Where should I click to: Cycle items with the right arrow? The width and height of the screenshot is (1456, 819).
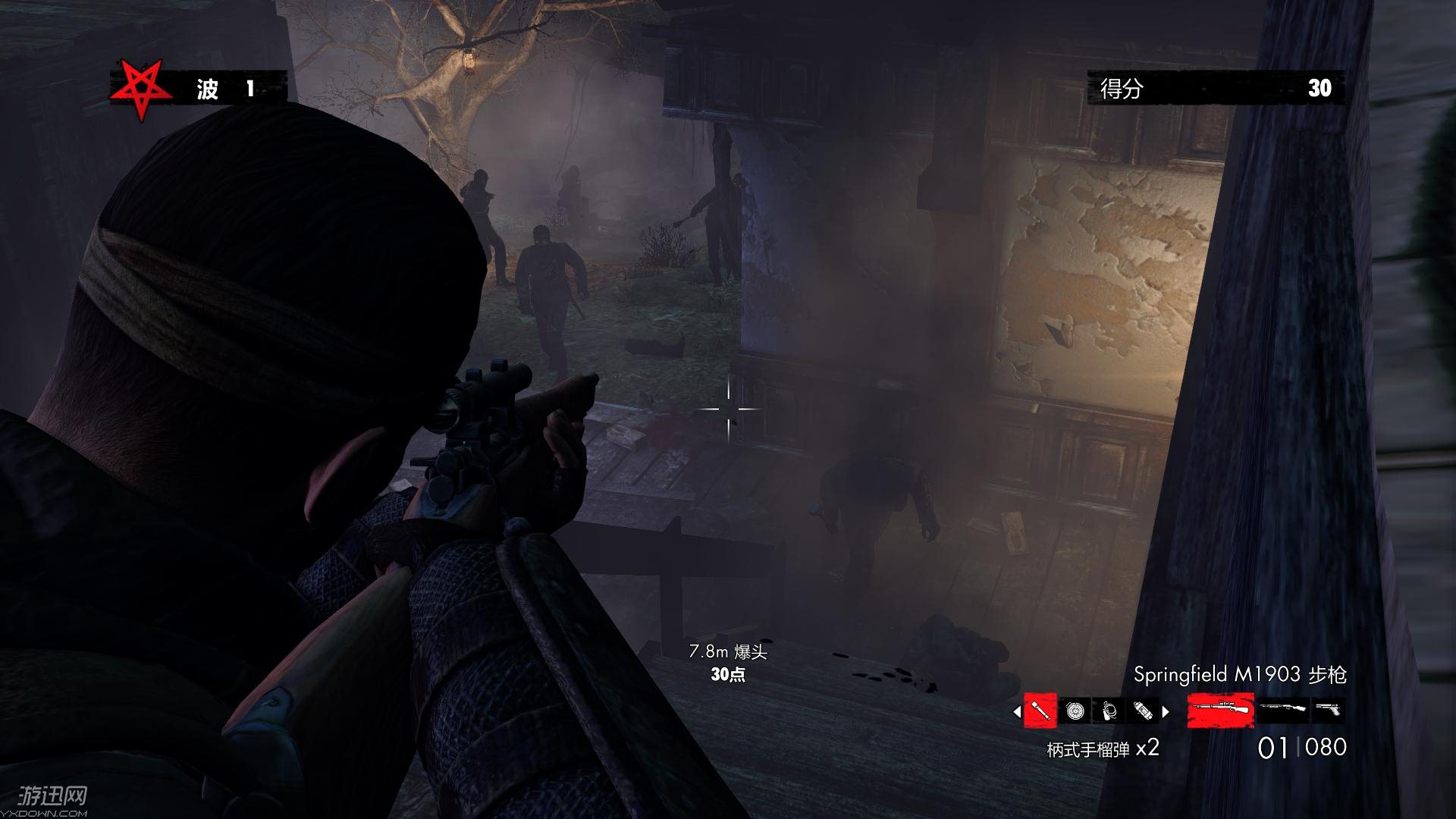pyautogui.click(x=1166, y=711)
